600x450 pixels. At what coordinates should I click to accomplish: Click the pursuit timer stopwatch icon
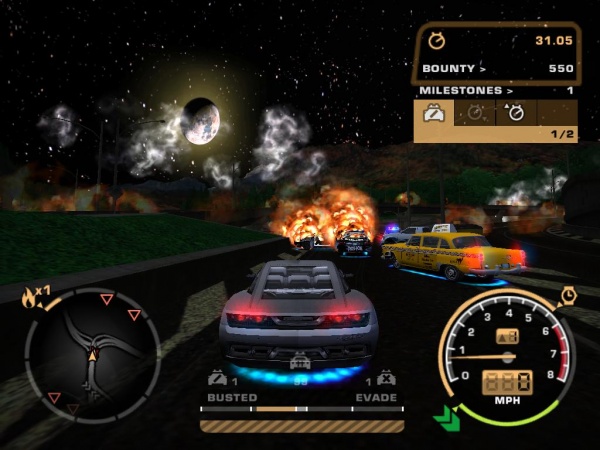click(436, 41)
